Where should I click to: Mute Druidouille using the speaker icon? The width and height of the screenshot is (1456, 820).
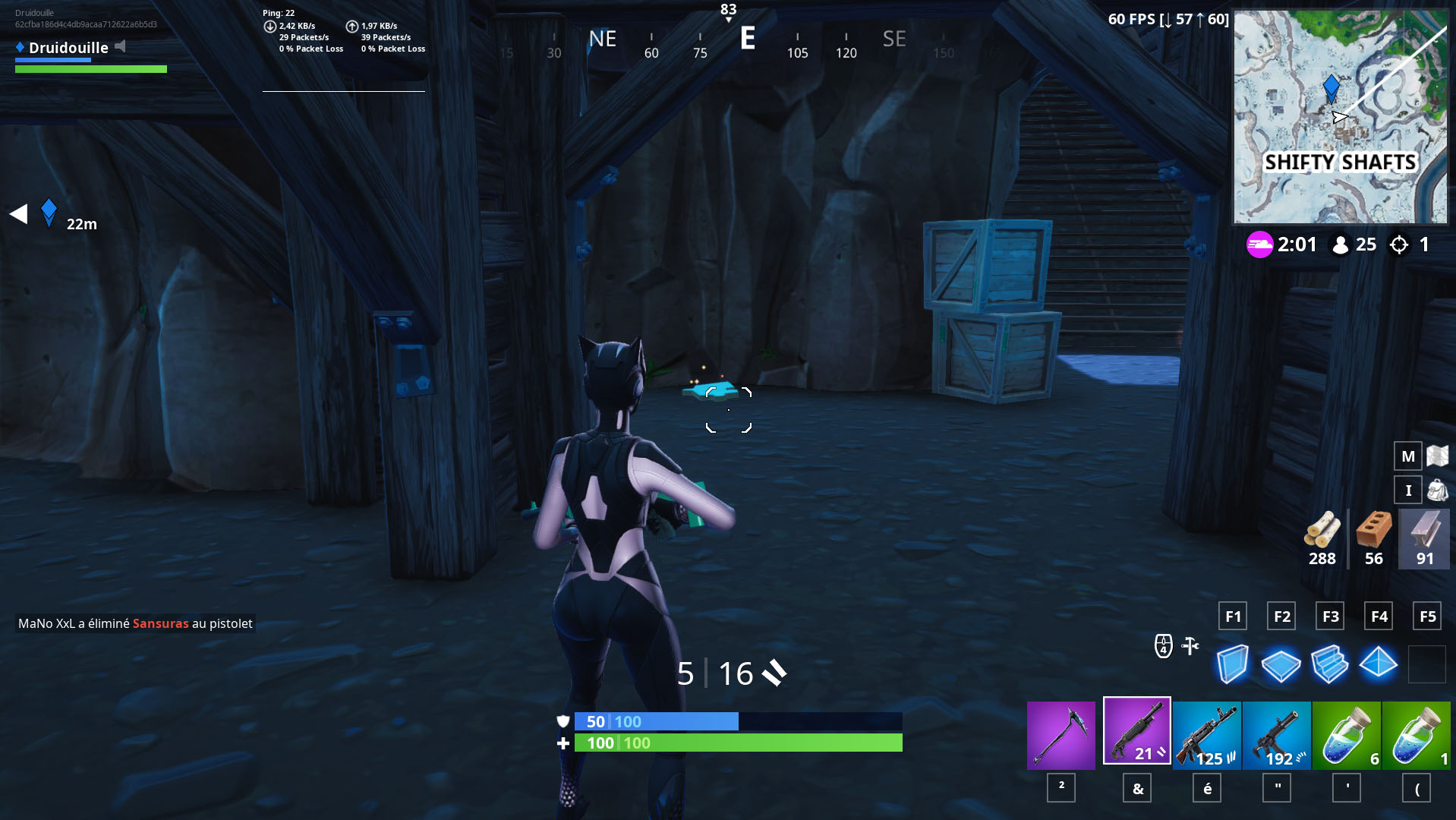click(118, 47)
